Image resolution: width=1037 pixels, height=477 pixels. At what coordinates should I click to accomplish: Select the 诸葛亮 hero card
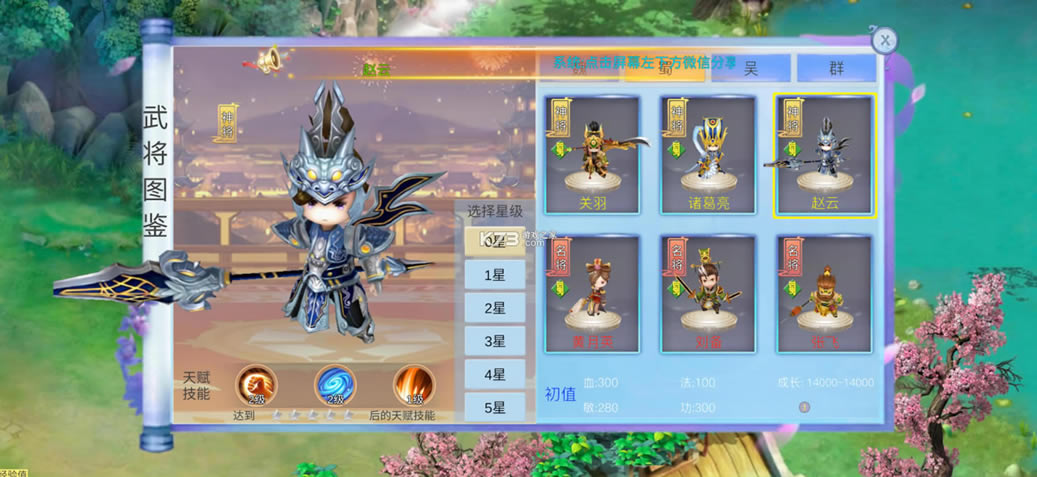tap(708, 154)
